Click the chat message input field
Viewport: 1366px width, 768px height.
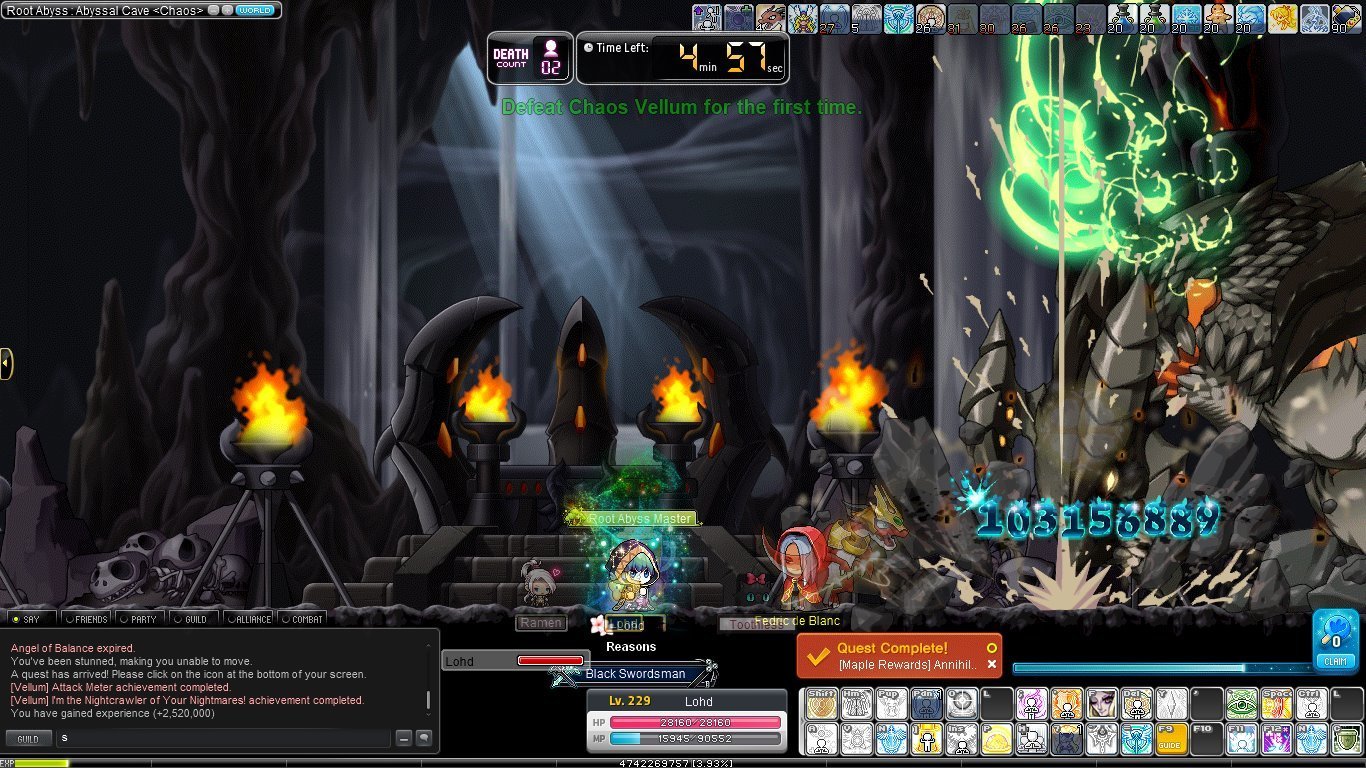222,738
